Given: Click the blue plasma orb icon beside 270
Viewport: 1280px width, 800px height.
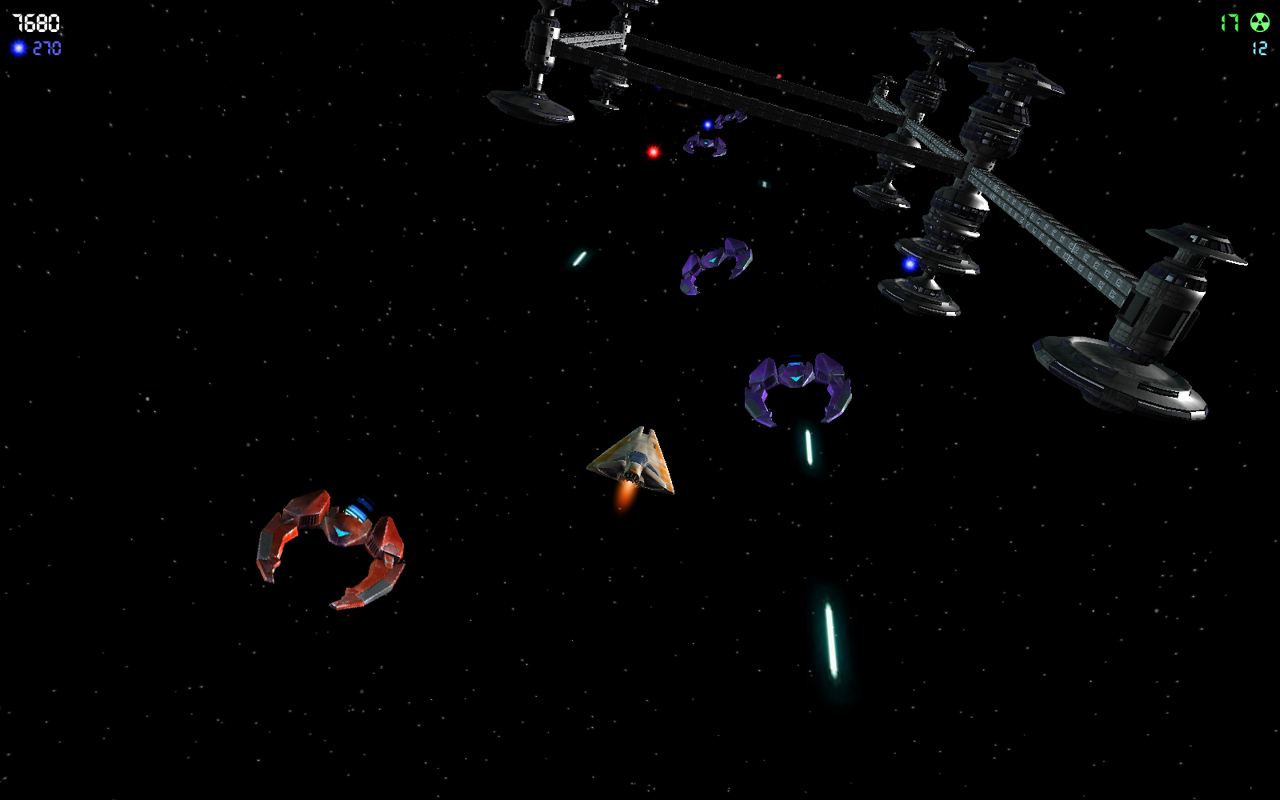Looking at the screenshot, I should coord(19,47).
